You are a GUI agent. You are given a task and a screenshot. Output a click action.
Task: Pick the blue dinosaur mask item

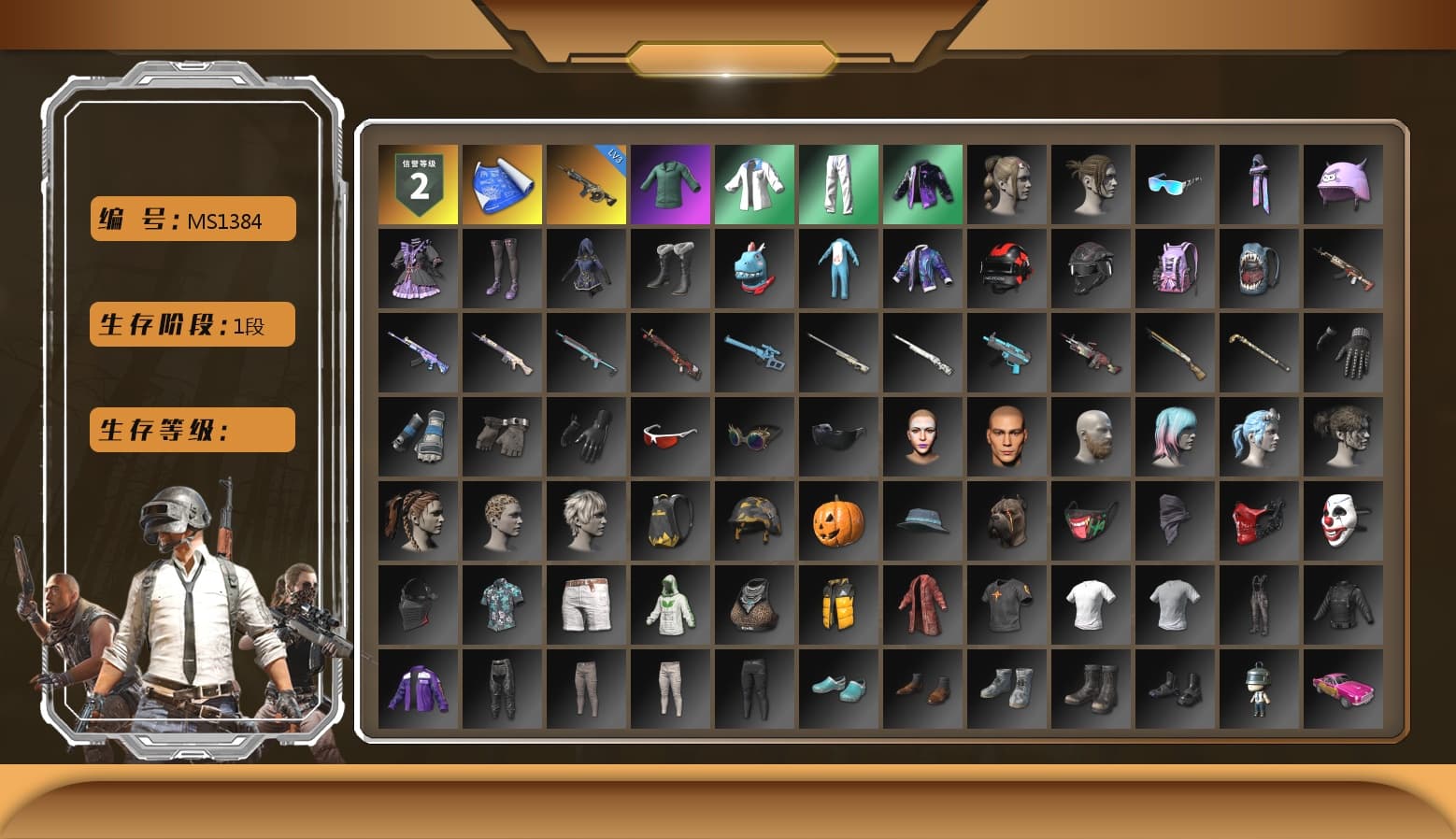point(754,268)
